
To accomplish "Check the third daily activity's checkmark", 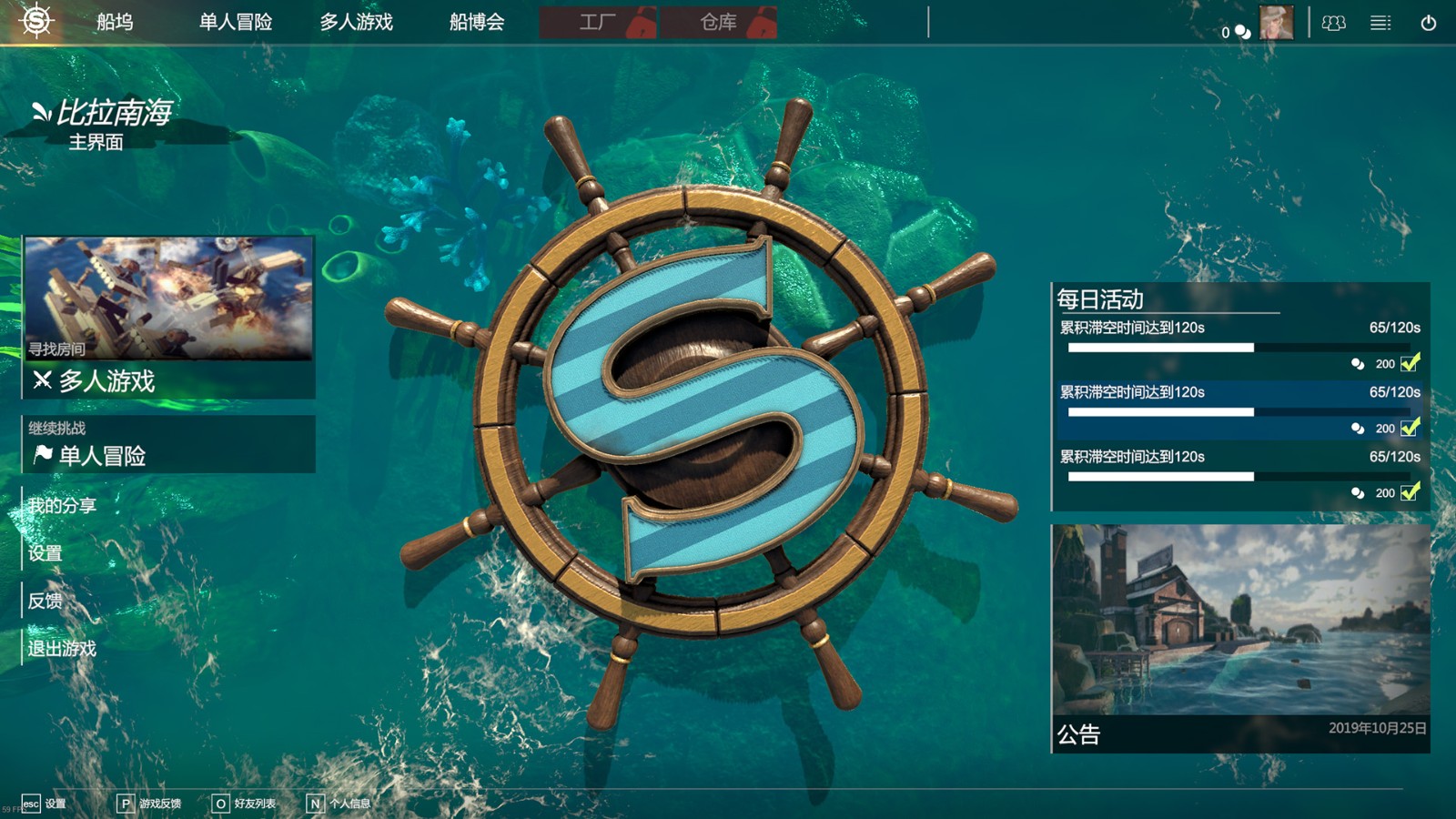I will (x=1411, y=492).
